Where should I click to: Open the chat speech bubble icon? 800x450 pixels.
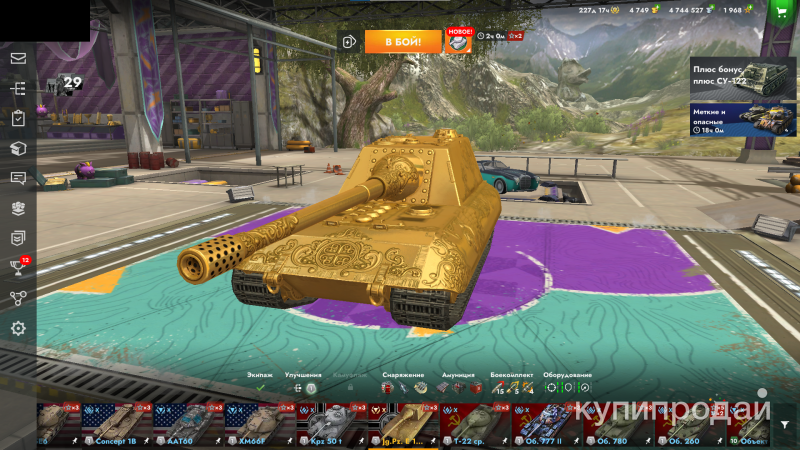click(18, 178)
